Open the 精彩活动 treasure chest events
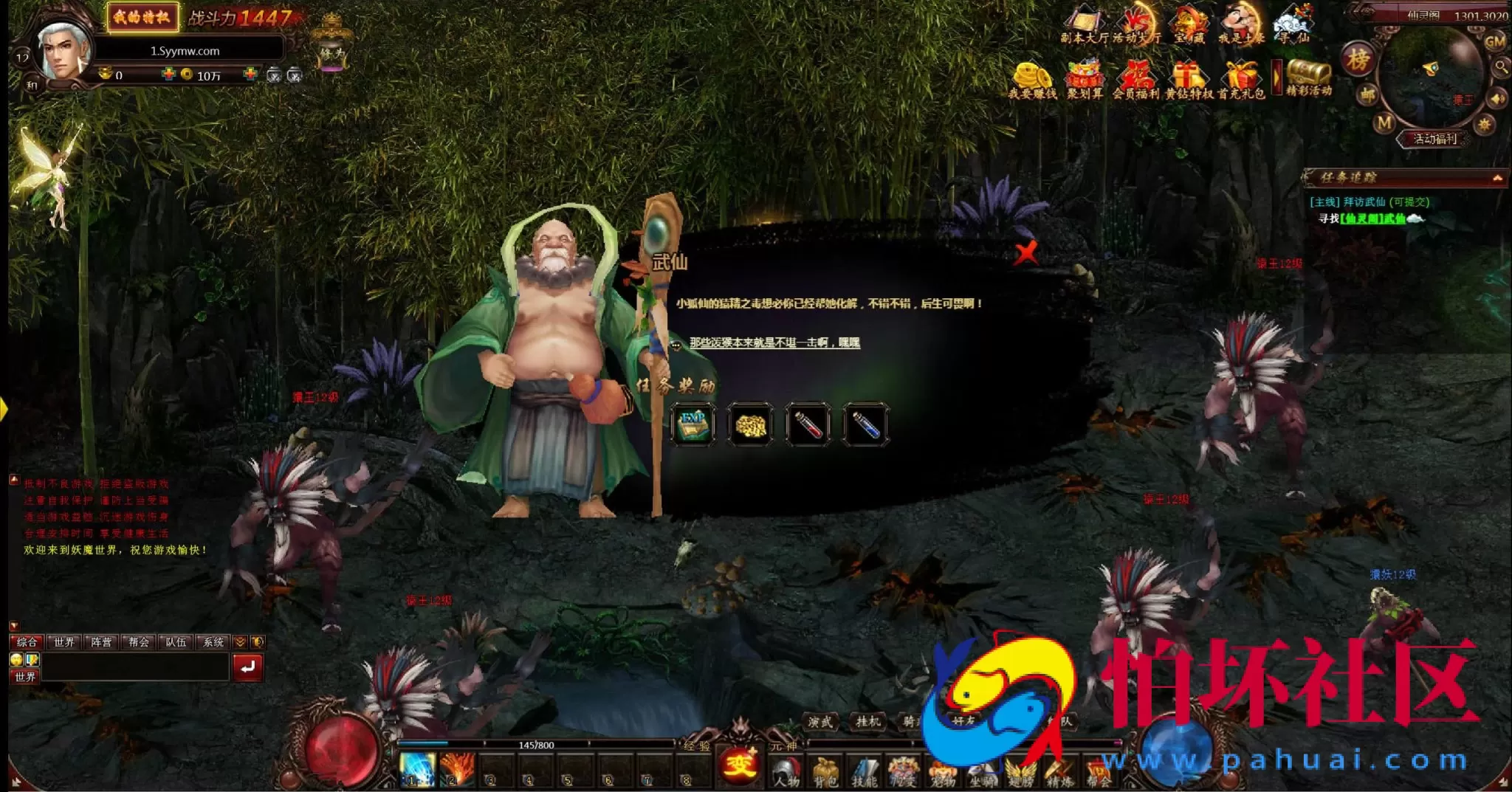This screenshot has width=1512, height=792. (x=1308, y=78)
